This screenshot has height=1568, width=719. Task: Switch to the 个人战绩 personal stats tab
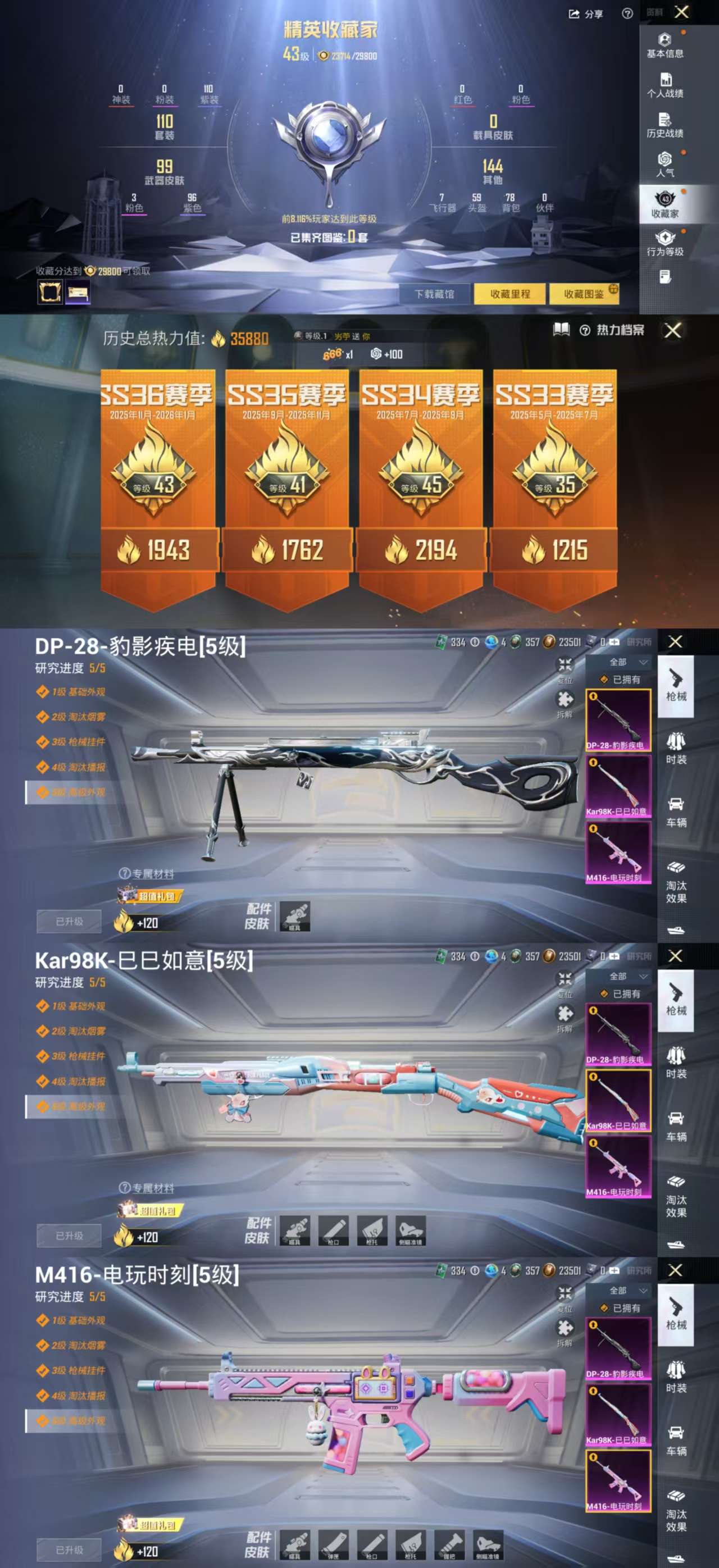pyautogui.click(x=665, y=85)
